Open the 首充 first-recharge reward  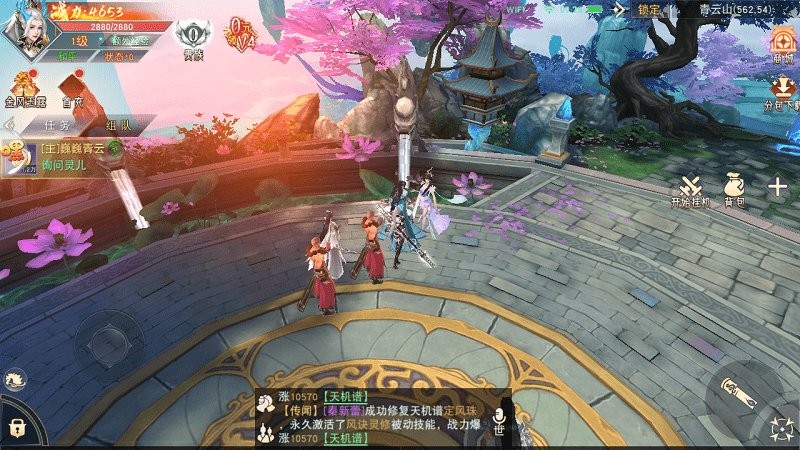pos(73,89)
